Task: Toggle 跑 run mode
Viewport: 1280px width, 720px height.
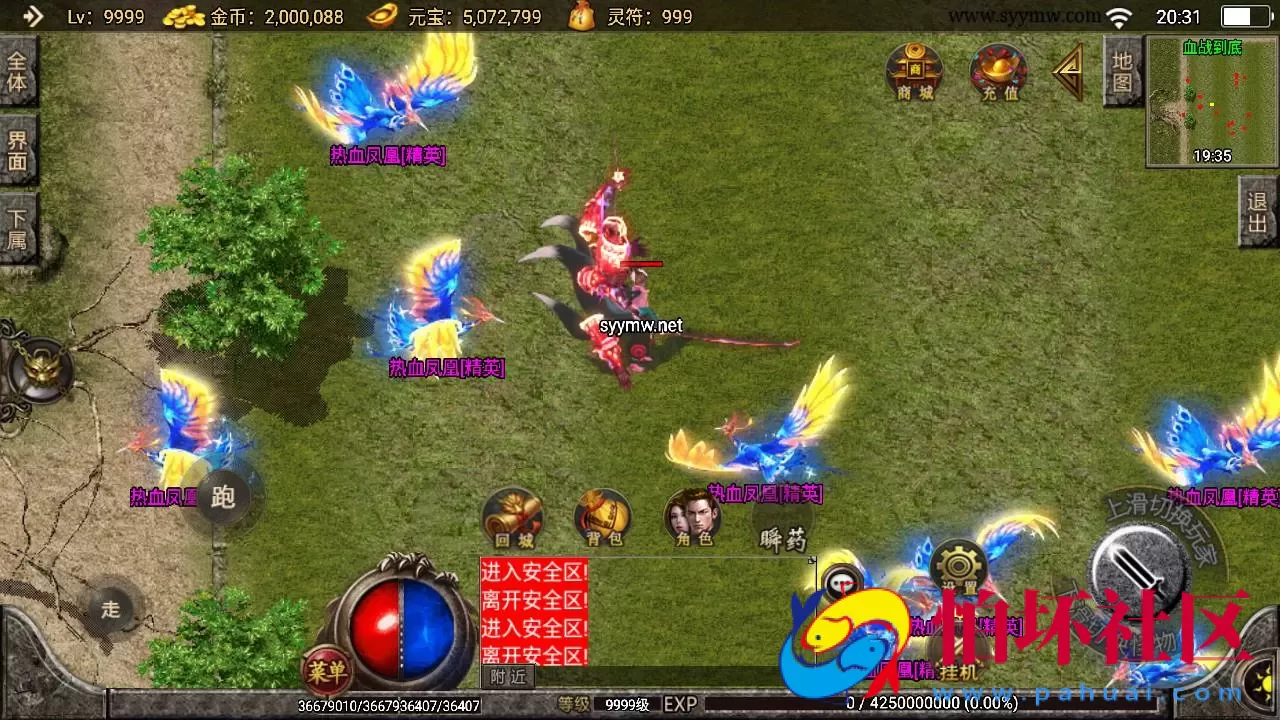Action: point(222,499)
